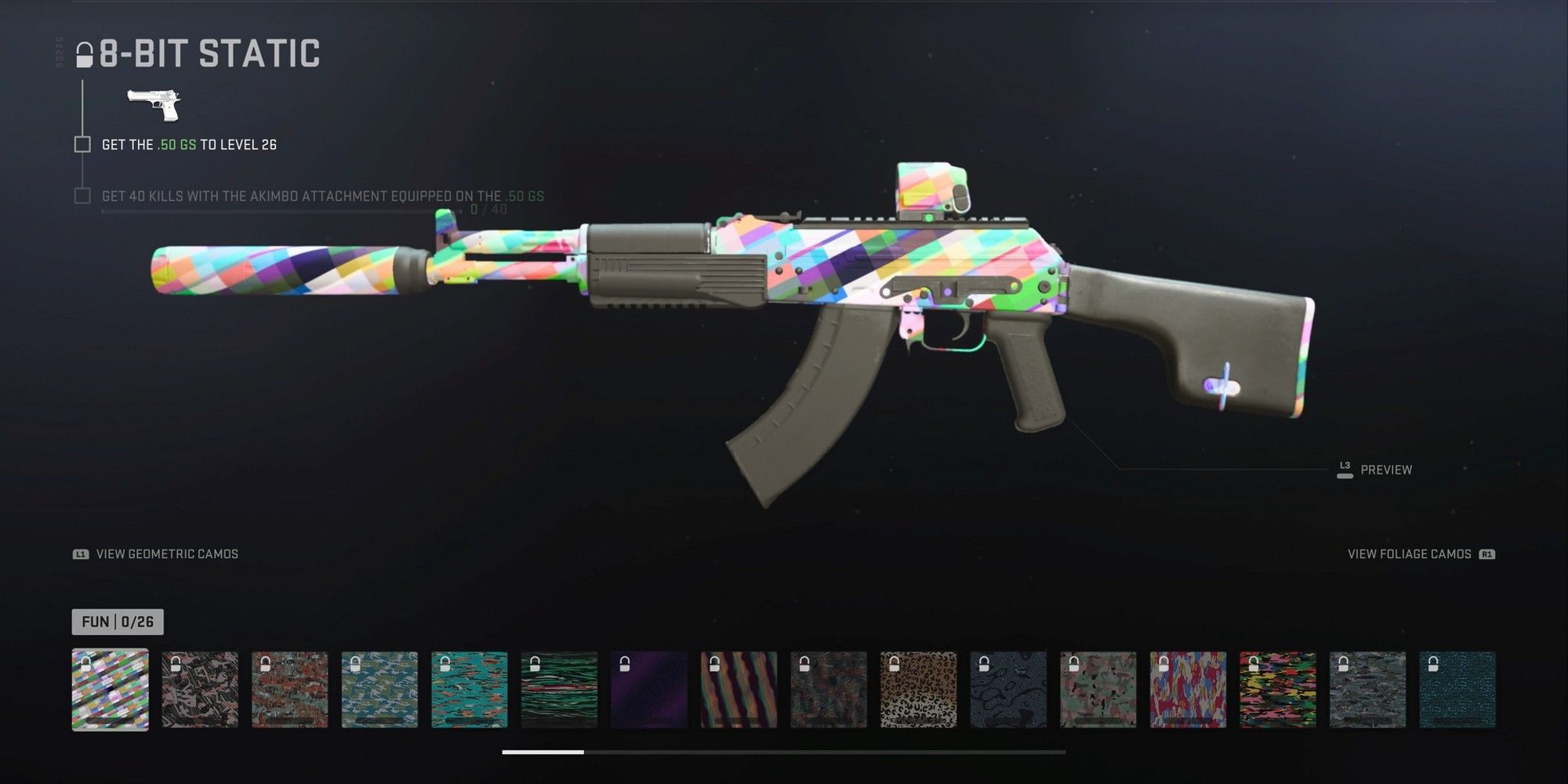Image resolution: width=1568 pixels, height=784 pixels.
Task: Check the '40 kills with Akimbo' challenge box
Action: pyautogui.click(x=82, y=198)
